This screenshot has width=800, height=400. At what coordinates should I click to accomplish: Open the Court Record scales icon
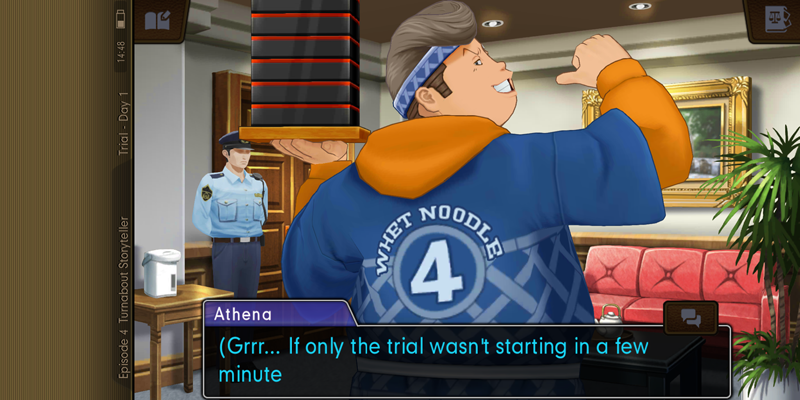pyautogui.click(x=771, y=20)
